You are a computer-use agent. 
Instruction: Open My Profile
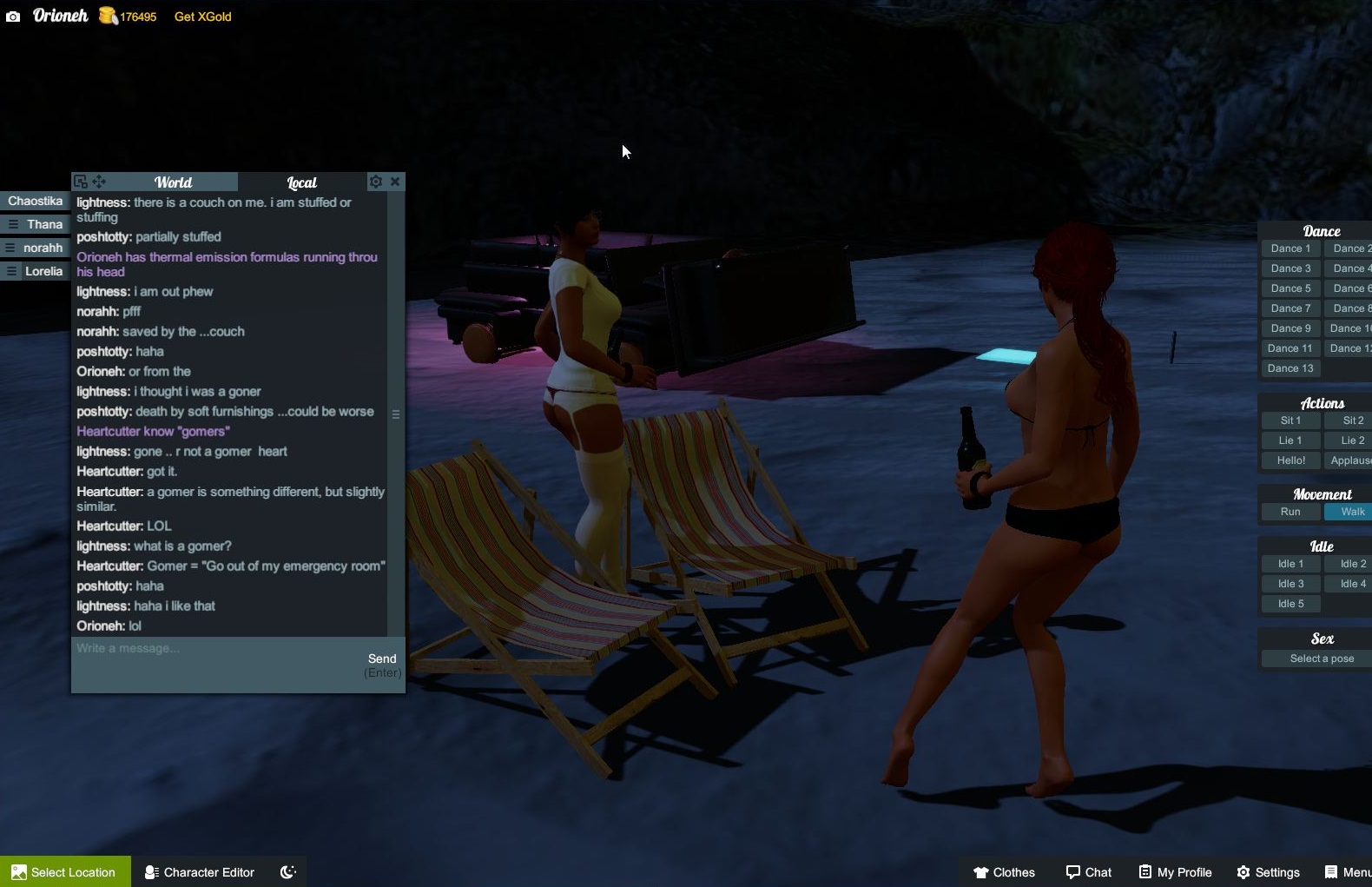click(x=1176, y=872)
